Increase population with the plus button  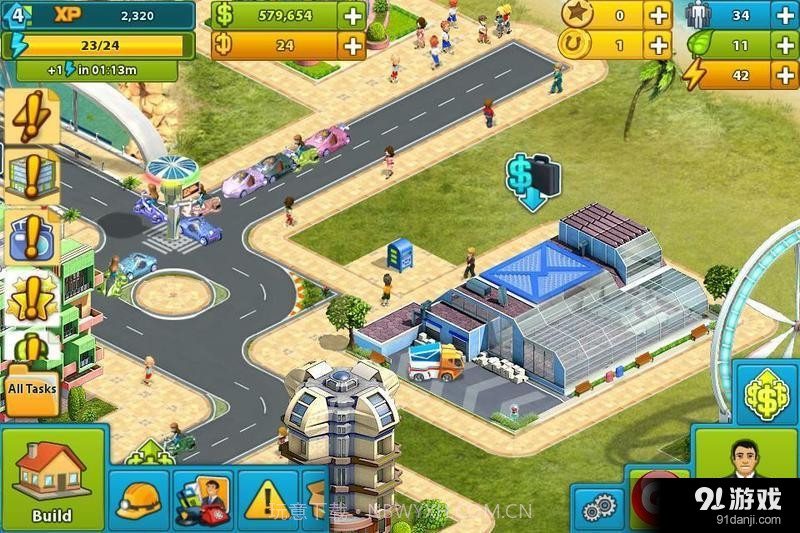(x=785, y=16)
